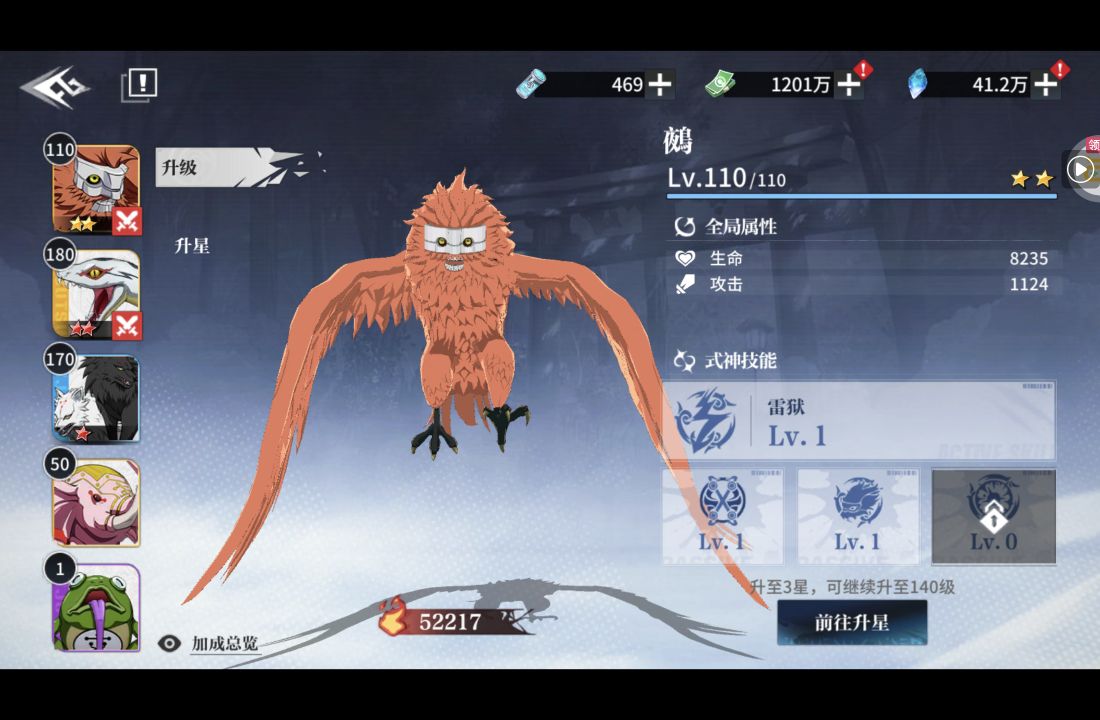Tap the round play button at screen edge
The height and width of the screenshot is (720, 1100).
pyautogui.click(x=1080, y=169)
